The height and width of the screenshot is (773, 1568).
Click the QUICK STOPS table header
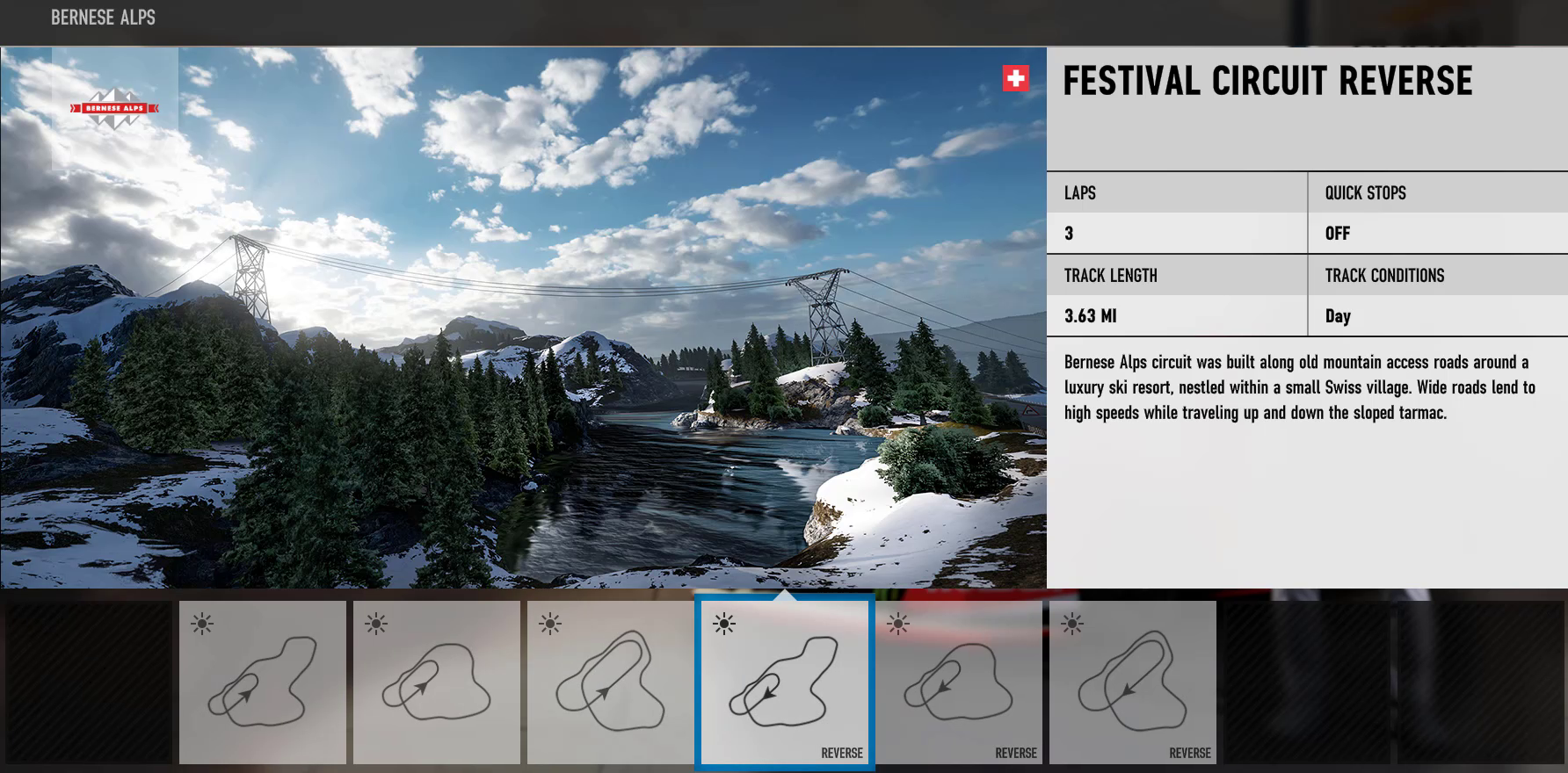(x=1364, y=192)
